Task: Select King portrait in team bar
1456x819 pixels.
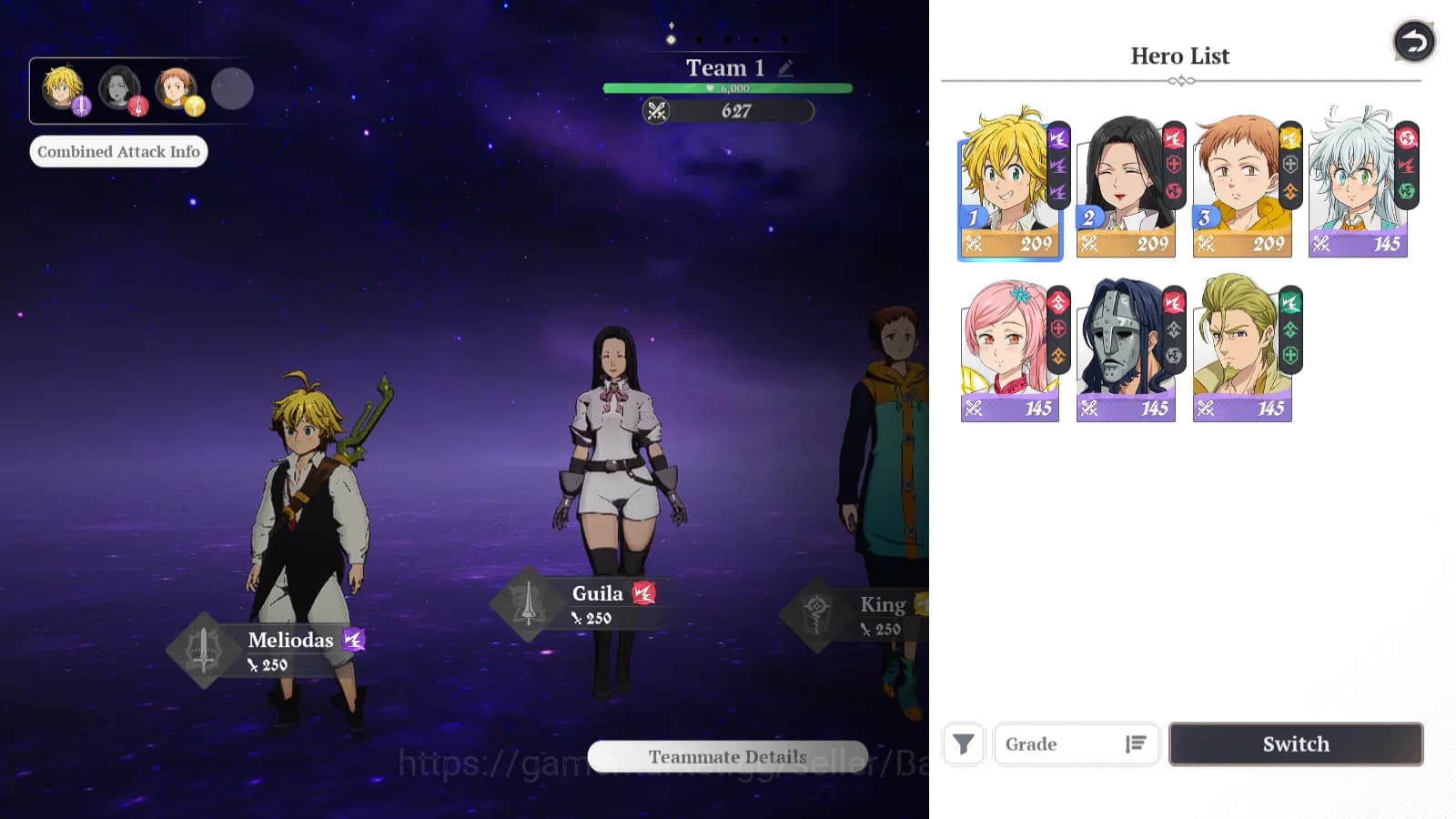Action: click(x=177, y=88)
